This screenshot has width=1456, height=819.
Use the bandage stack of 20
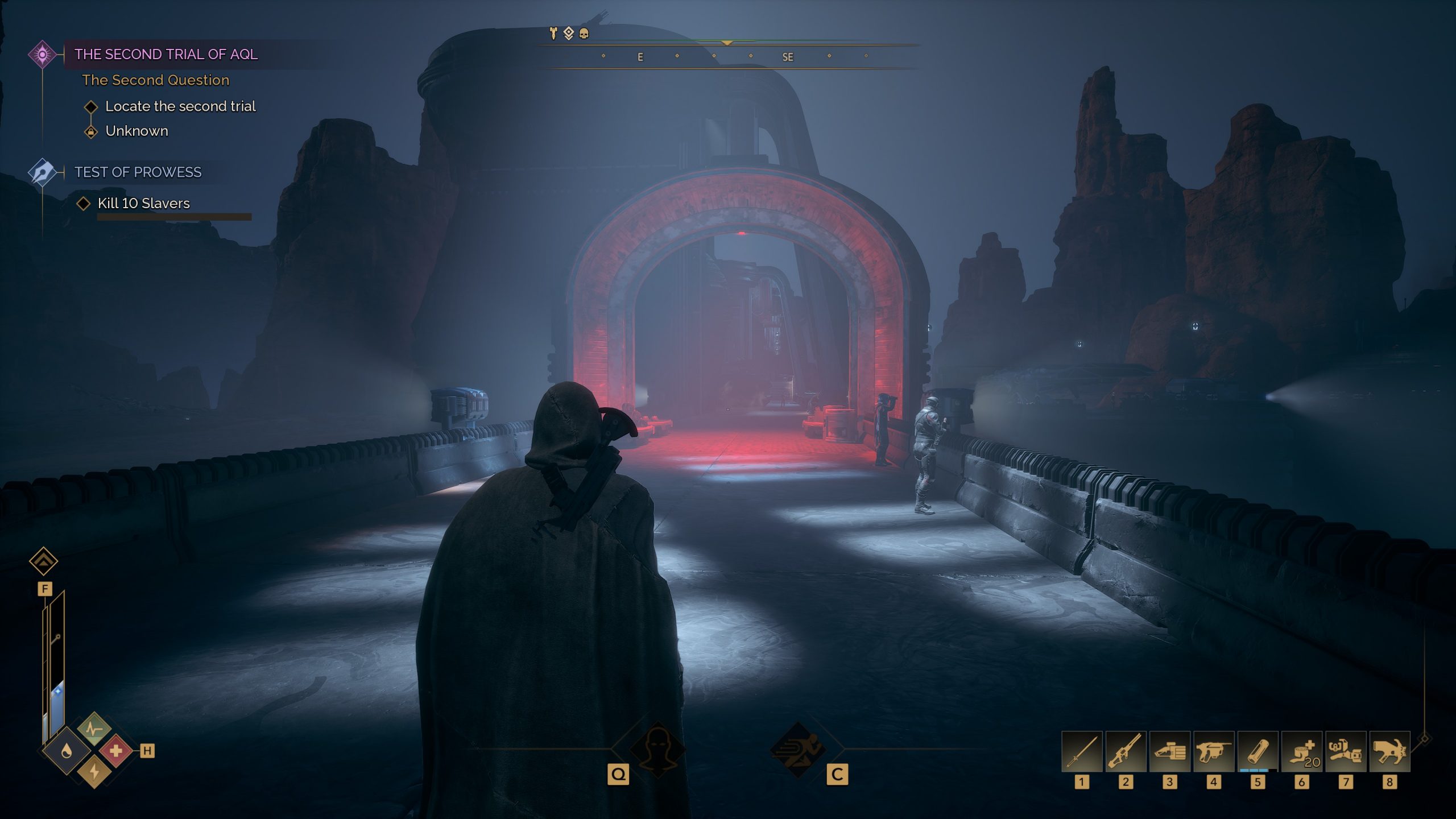click(1302, 751)
